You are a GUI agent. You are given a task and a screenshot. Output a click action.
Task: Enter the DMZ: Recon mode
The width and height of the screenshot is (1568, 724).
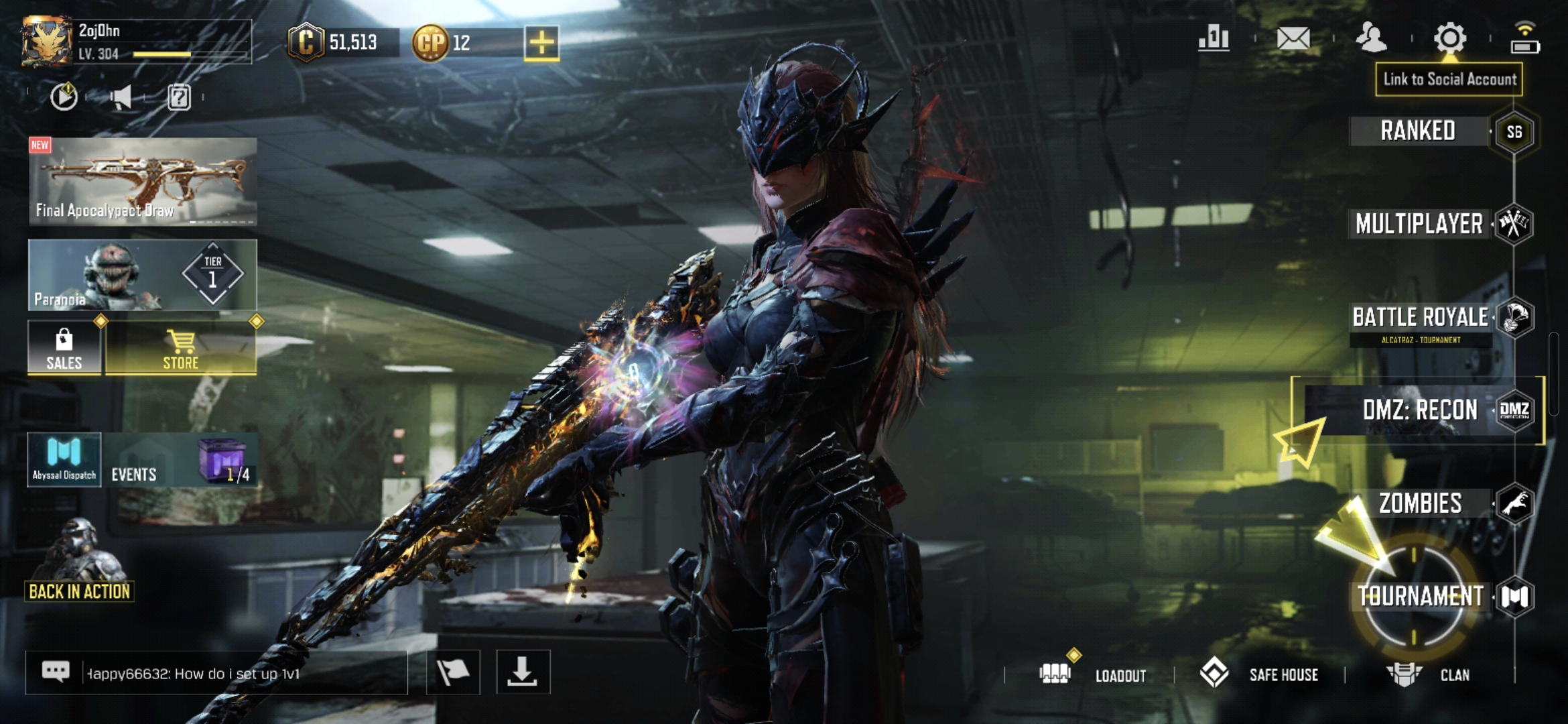pos(1421,410)
